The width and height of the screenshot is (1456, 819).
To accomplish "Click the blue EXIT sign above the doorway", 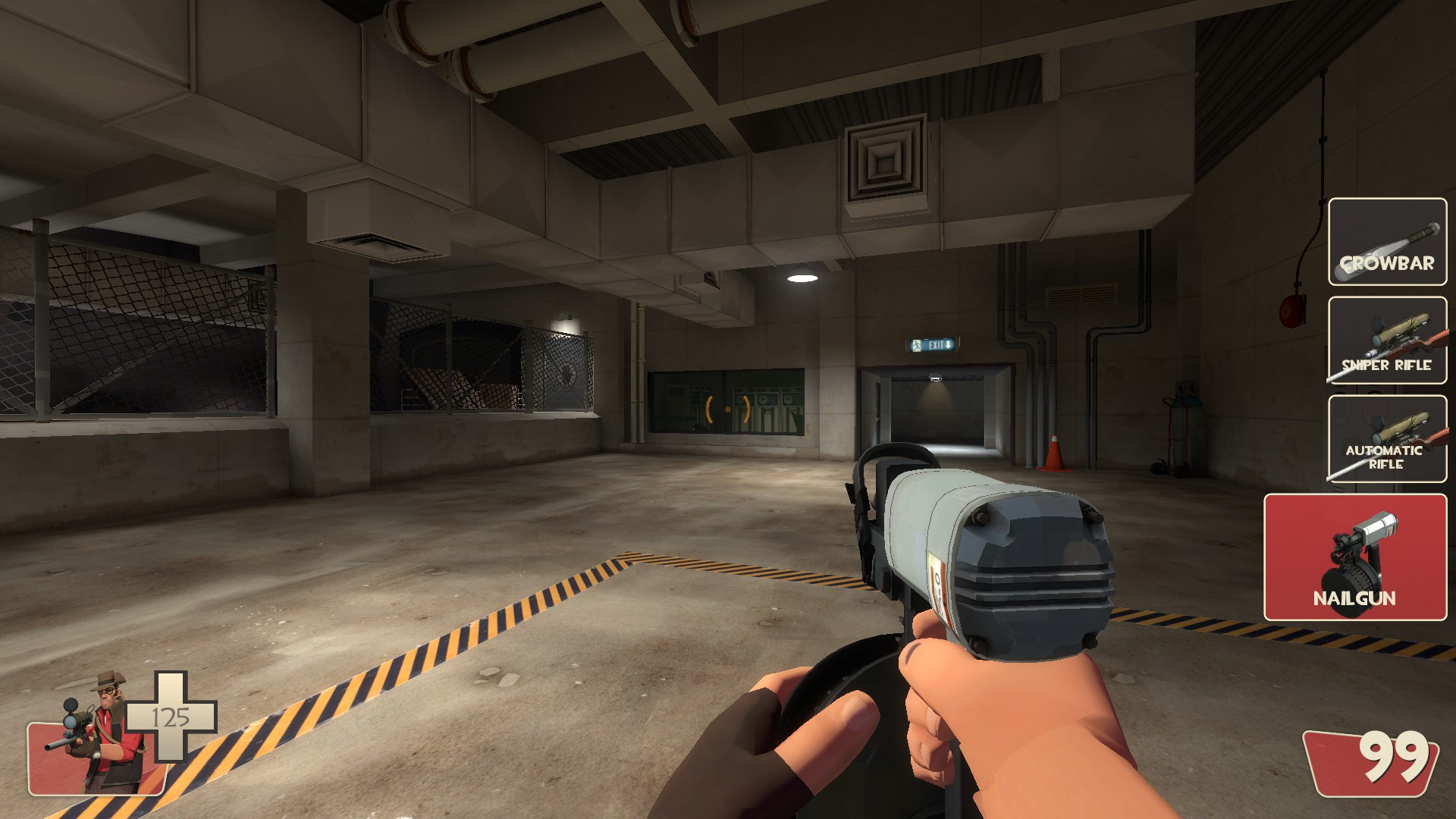I will pyautogui.click(x=931, y=345).
